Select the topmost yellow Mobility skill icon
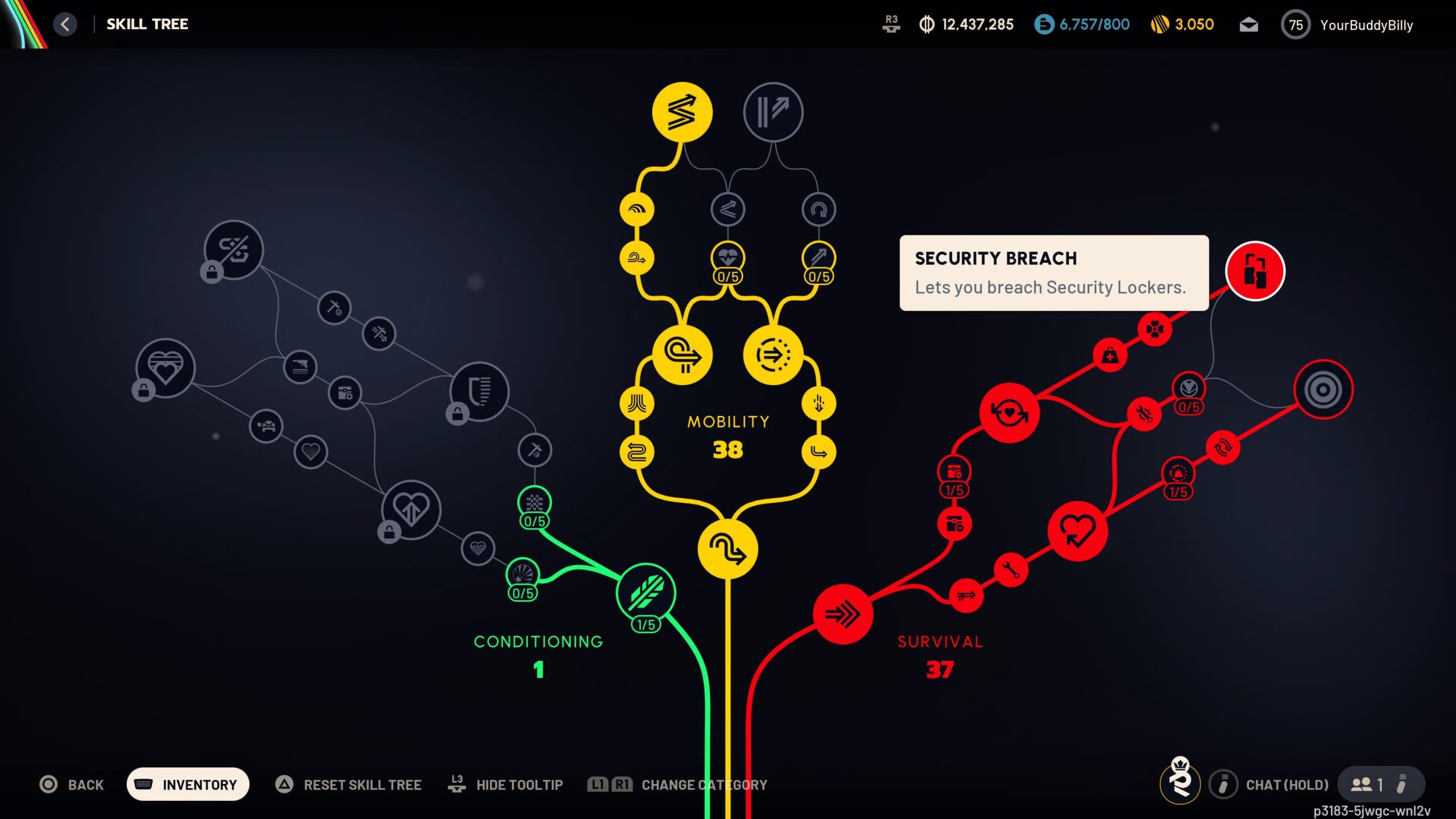 (x=682, y=112)
